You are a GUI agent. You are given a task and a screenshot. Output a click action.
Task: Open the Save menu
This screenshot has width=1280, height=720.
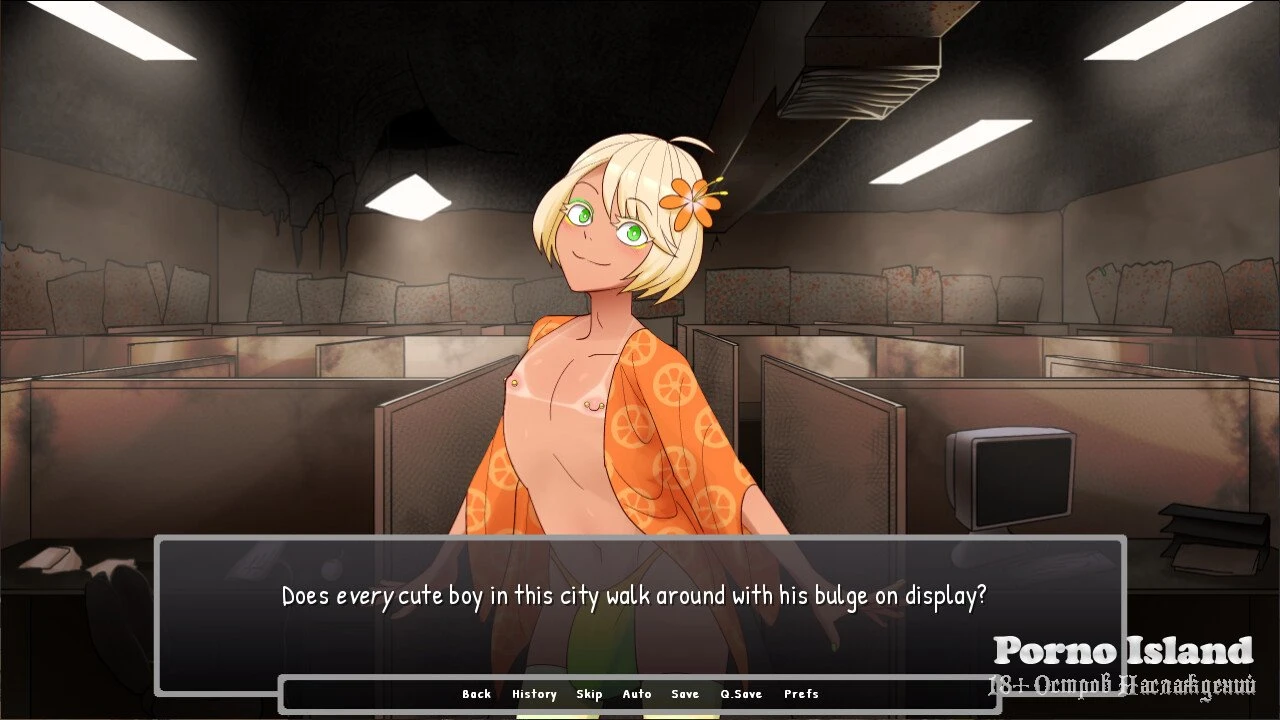point(685,694)
